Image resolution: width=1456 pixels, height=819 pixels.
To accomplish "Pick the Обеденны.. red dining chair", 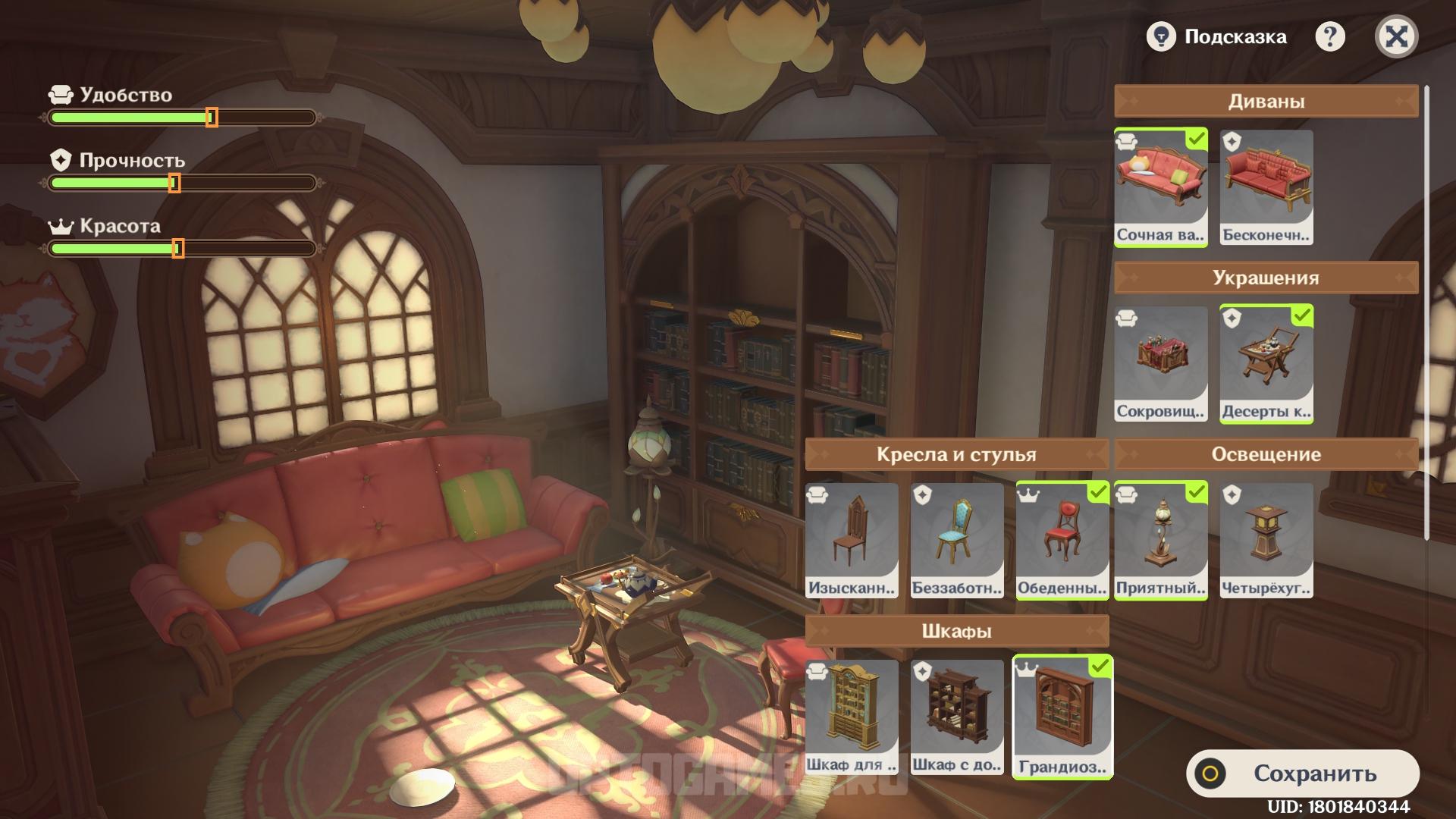I will tap(1062, 540).
